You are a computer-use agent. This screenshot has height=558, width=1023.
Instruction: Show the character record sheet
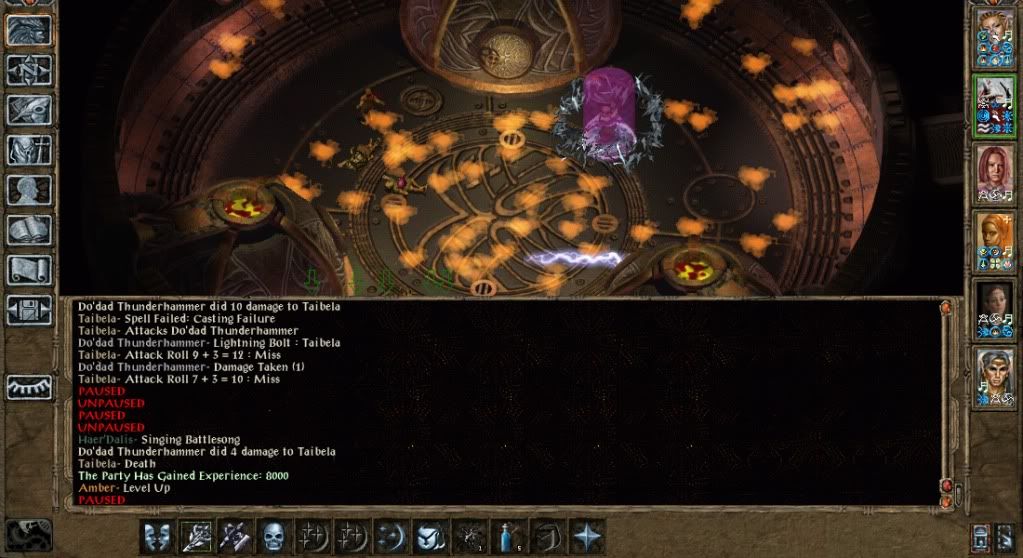[28, 190]
